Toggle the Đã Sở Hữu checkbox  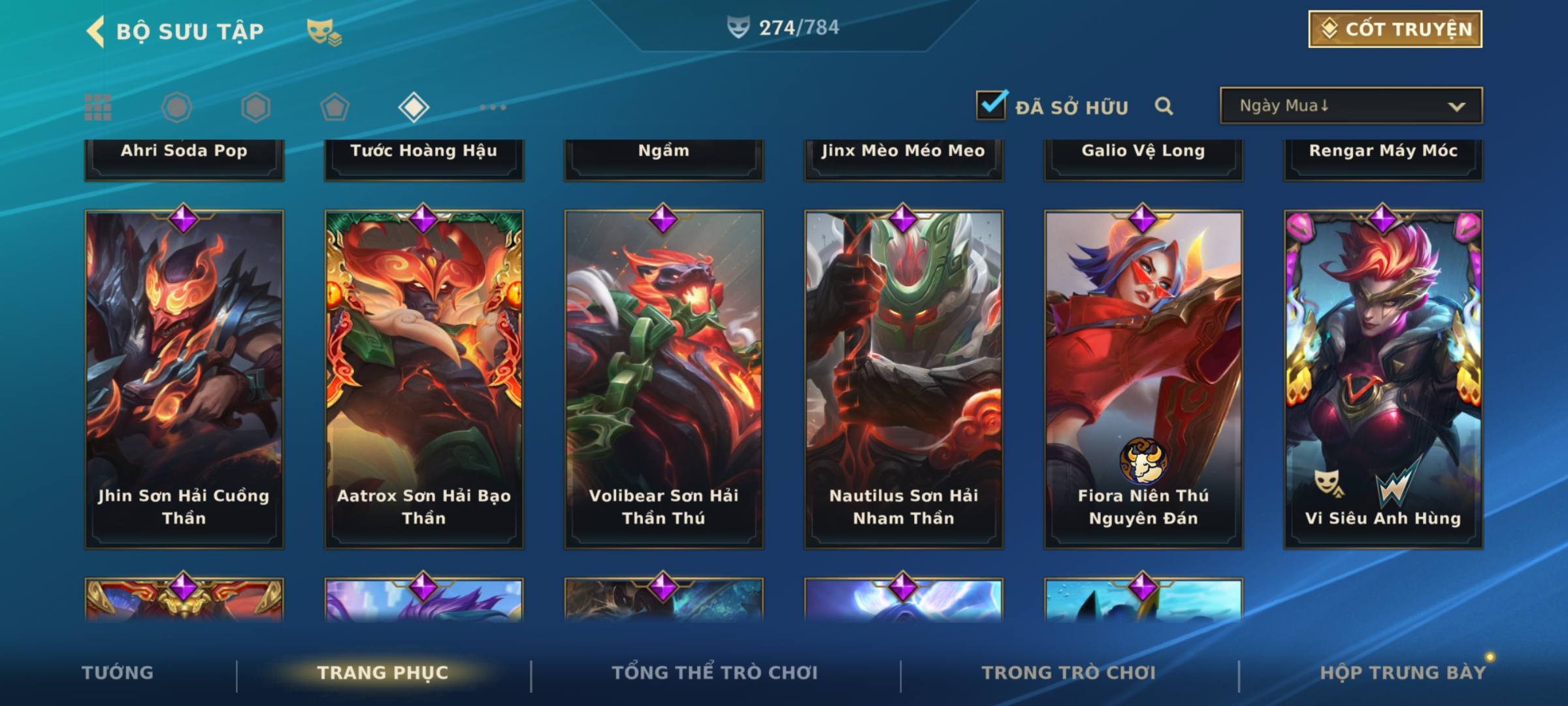pyautogui.click(x=991, y=105)
